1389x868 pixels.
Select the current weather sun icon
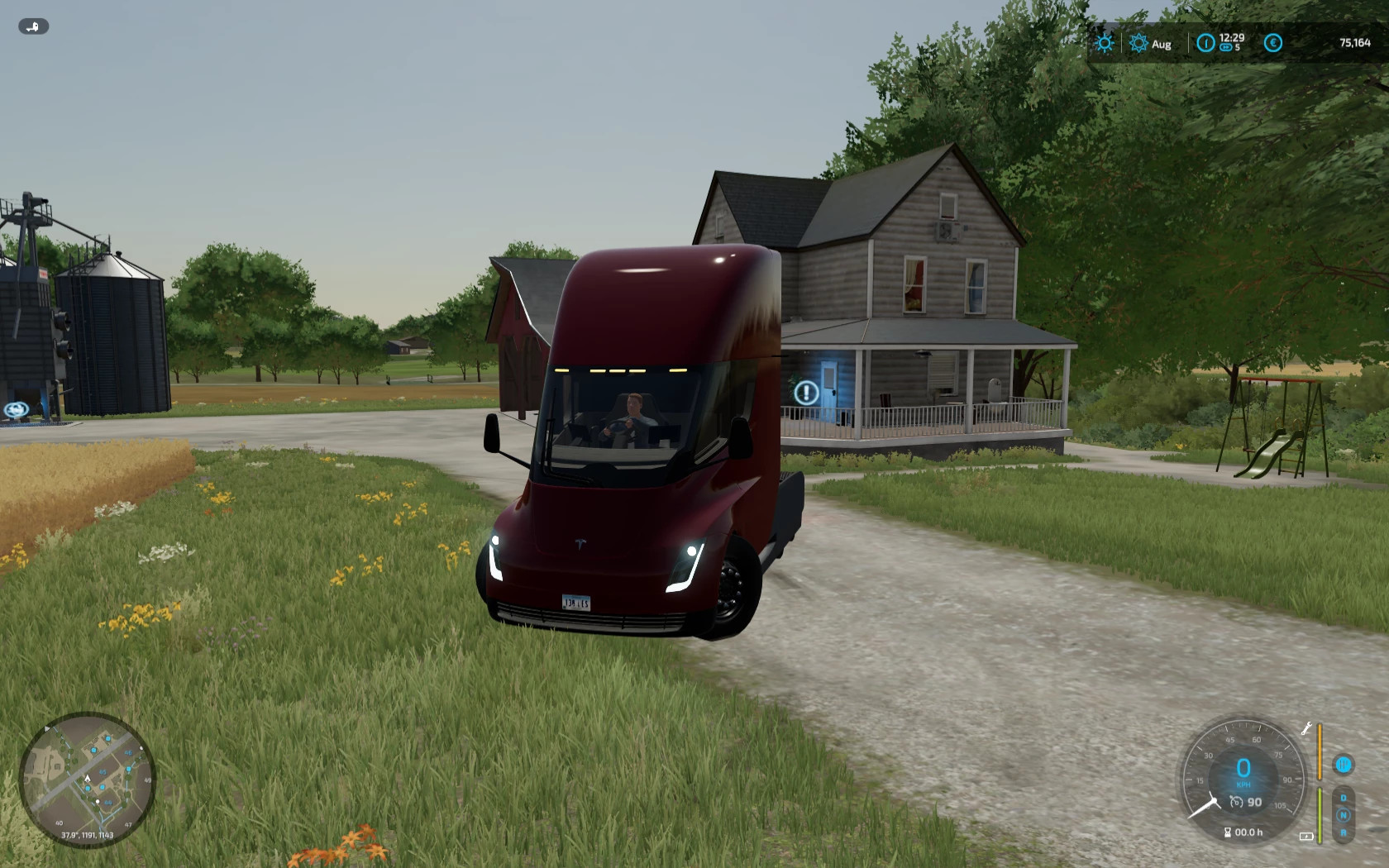1105,43
